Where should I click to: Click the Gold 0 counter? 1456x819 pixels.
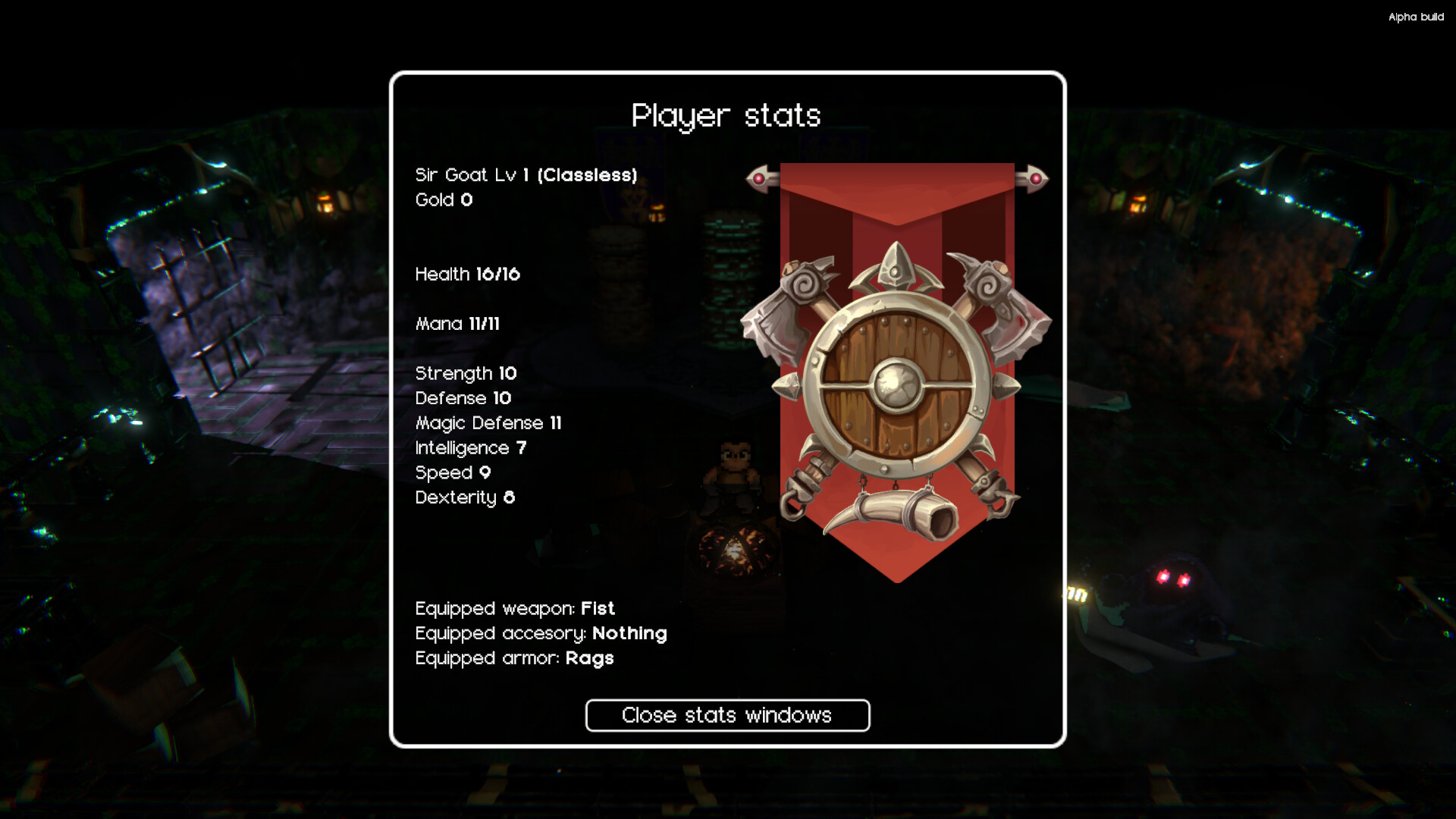444,200
